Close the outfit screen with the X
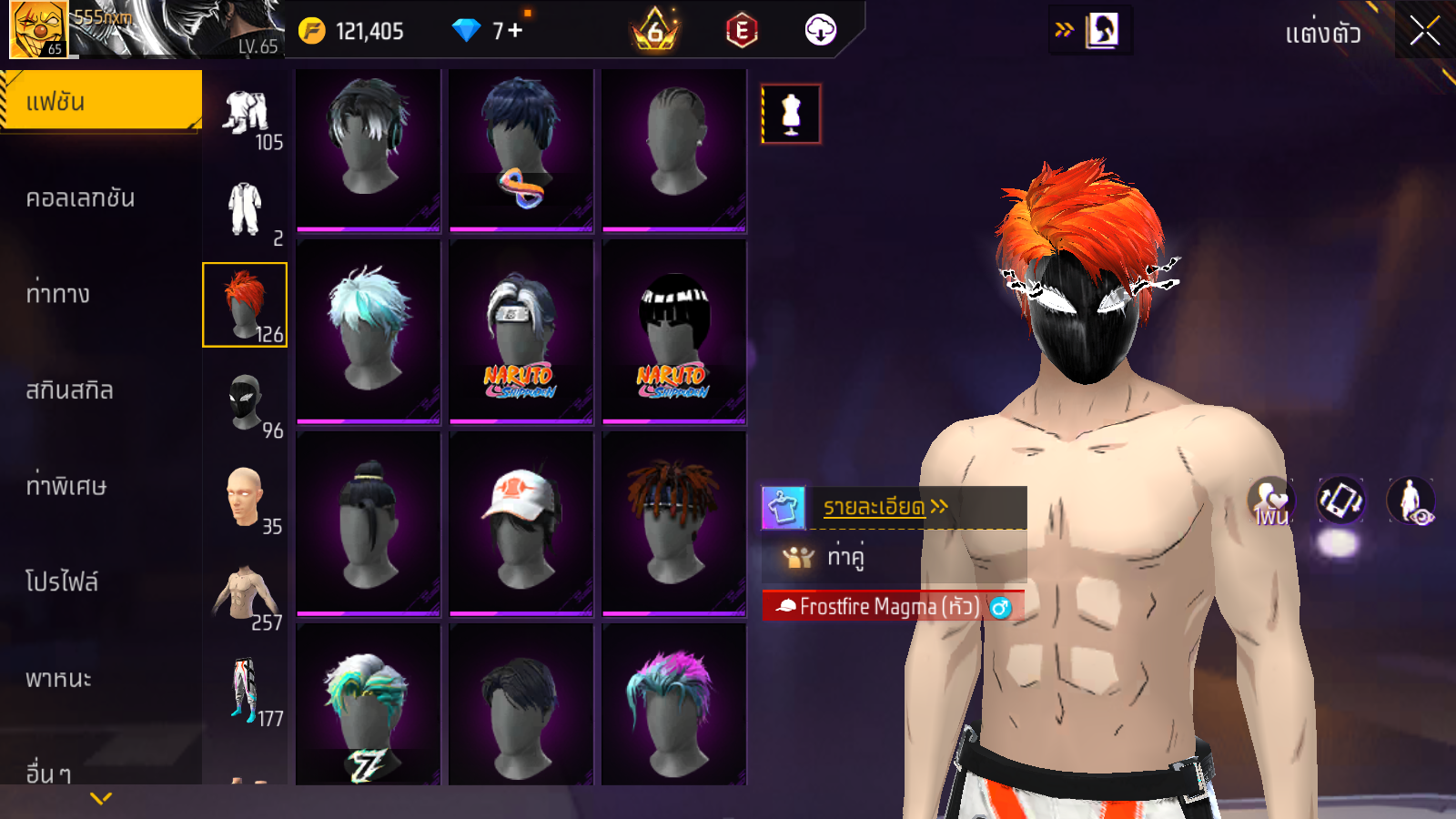 [1424, 32]
